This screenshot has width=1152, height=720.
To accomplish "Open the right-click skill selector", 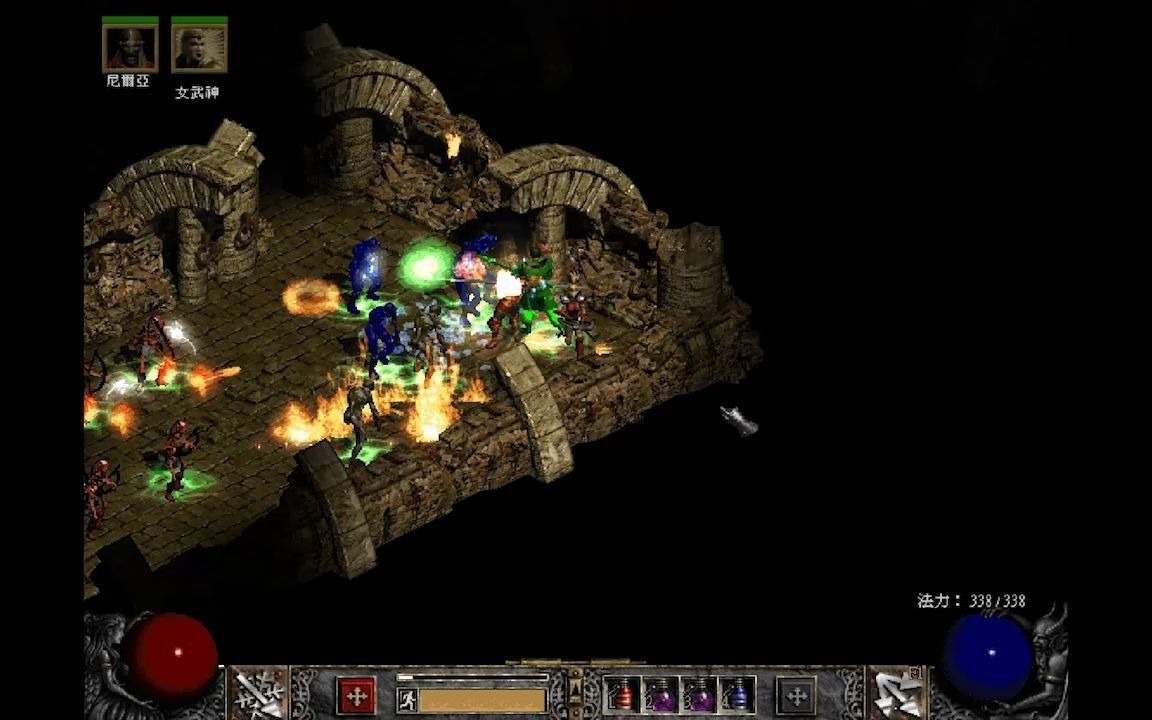I will click(896, 693).
